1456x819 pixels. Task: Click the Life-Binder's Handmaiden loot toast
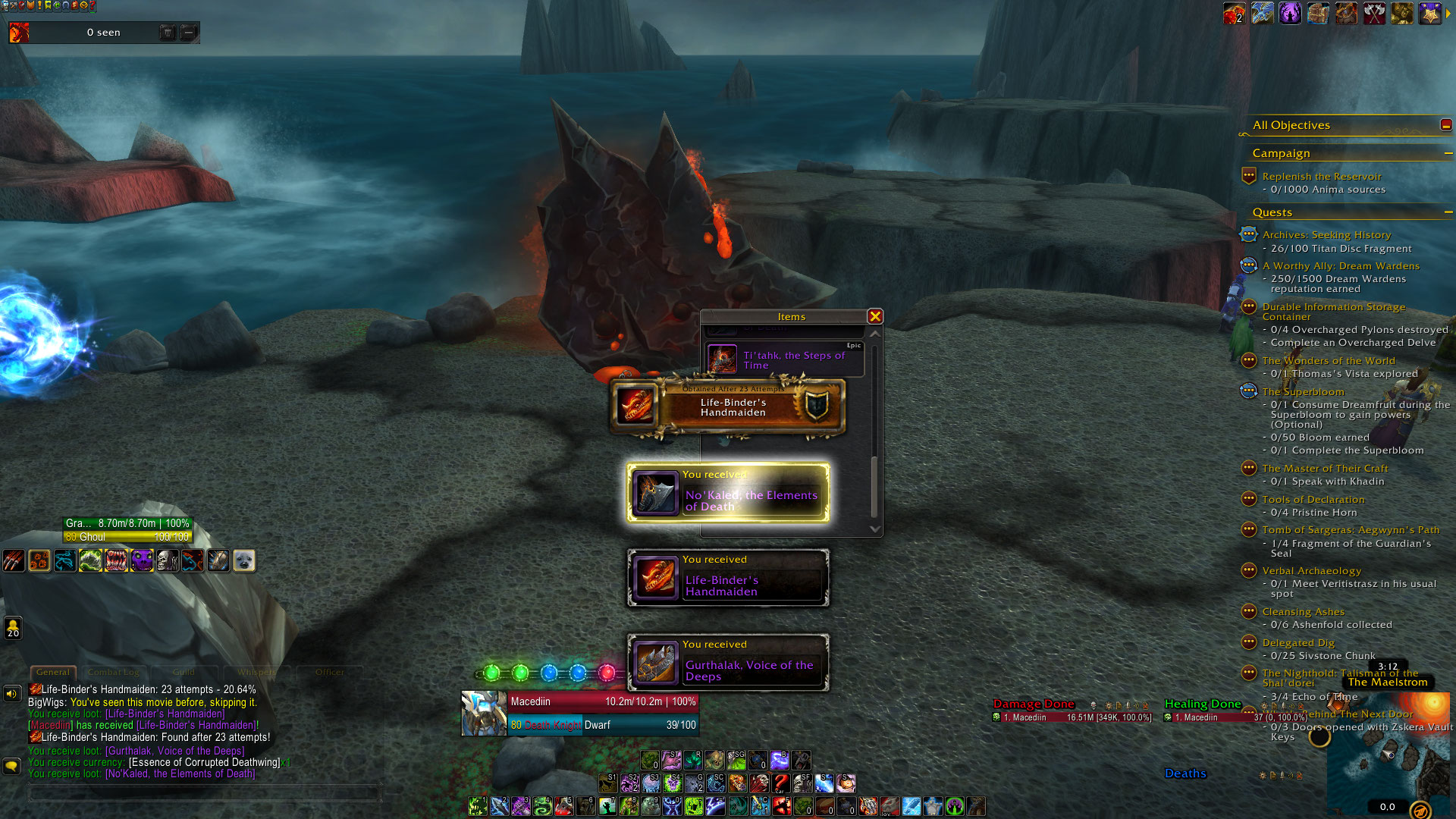point(728,579)
